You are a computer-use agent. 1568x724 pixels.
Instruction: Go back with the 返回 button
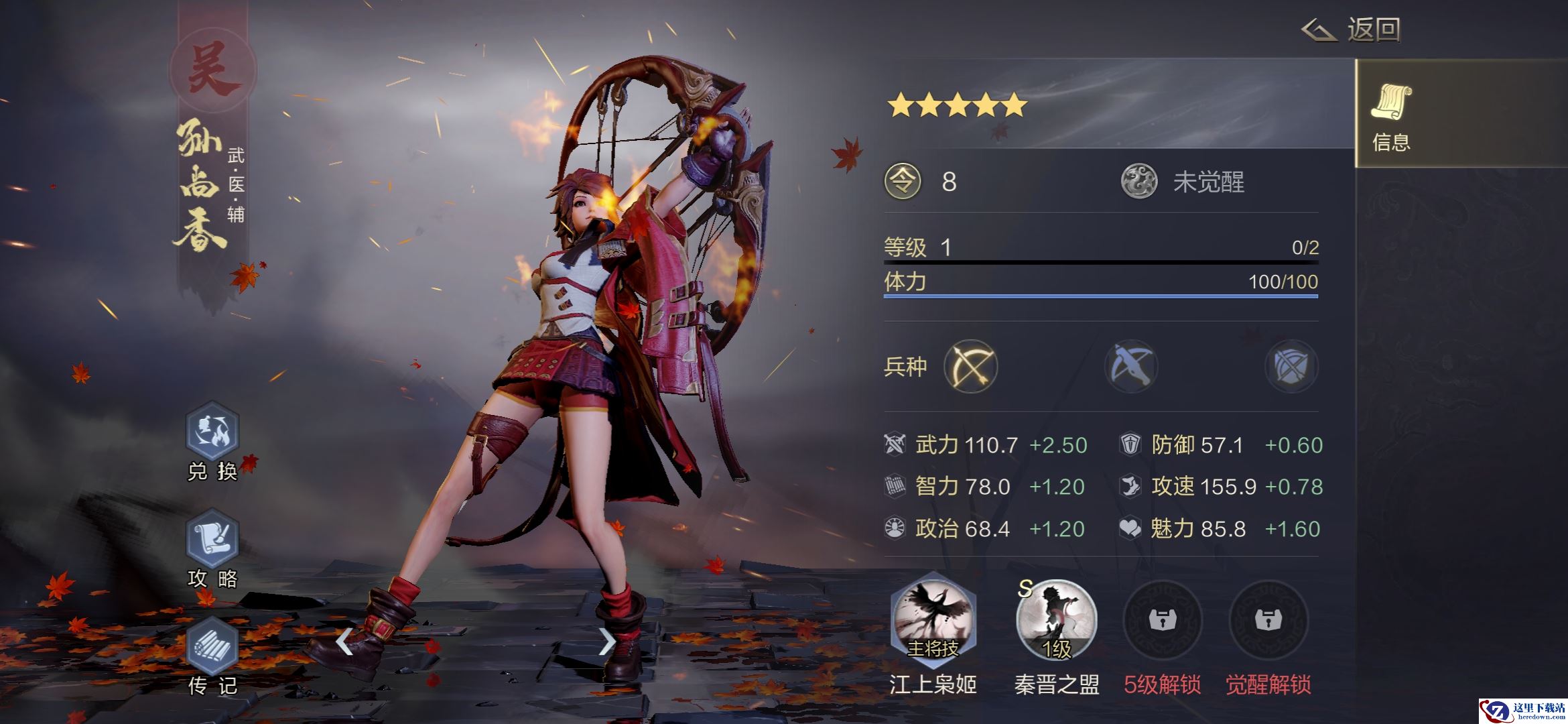point(1352,30)
